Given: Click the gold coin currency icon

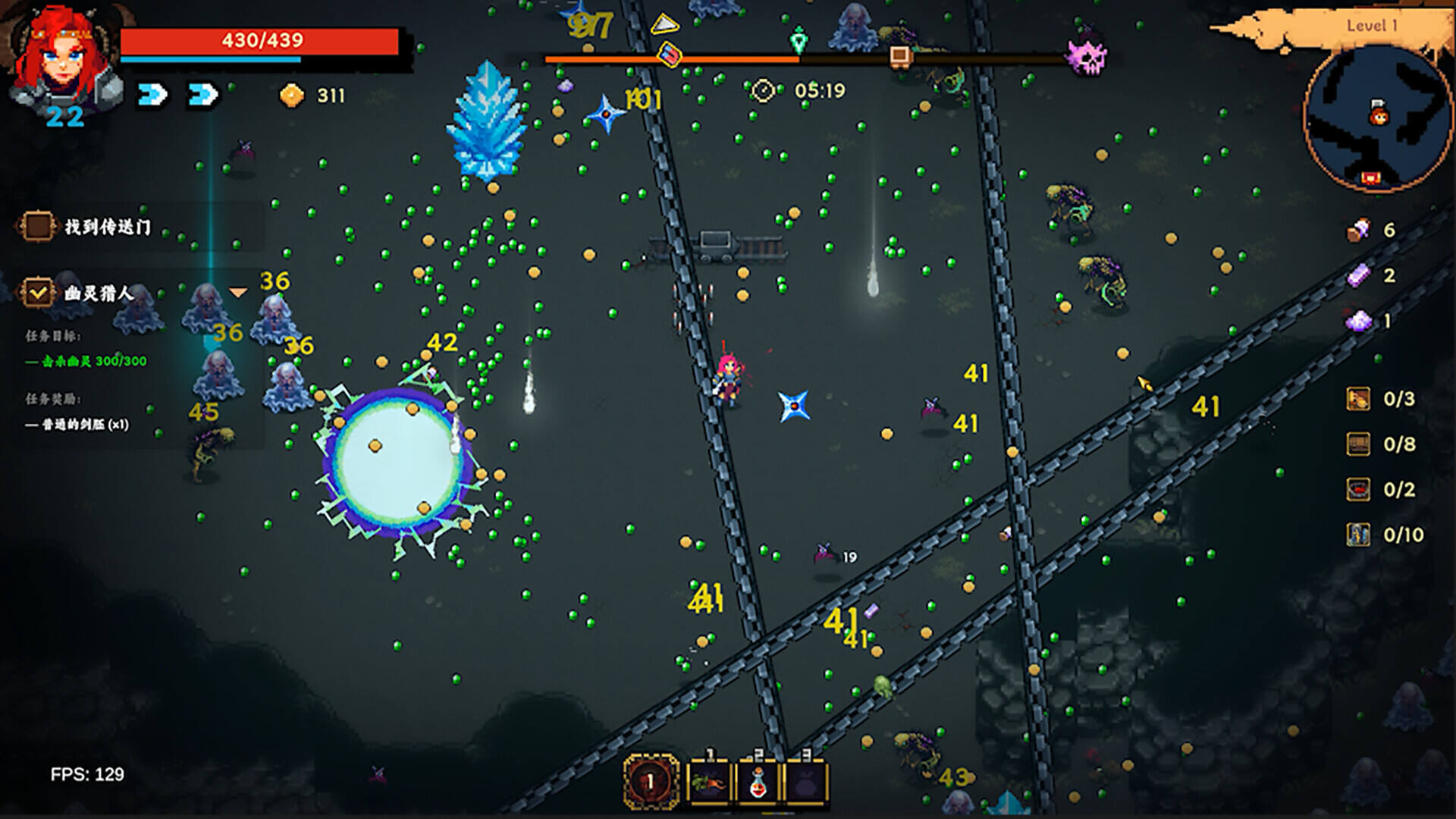Looking at the screenshot, I should click(292, 96).
